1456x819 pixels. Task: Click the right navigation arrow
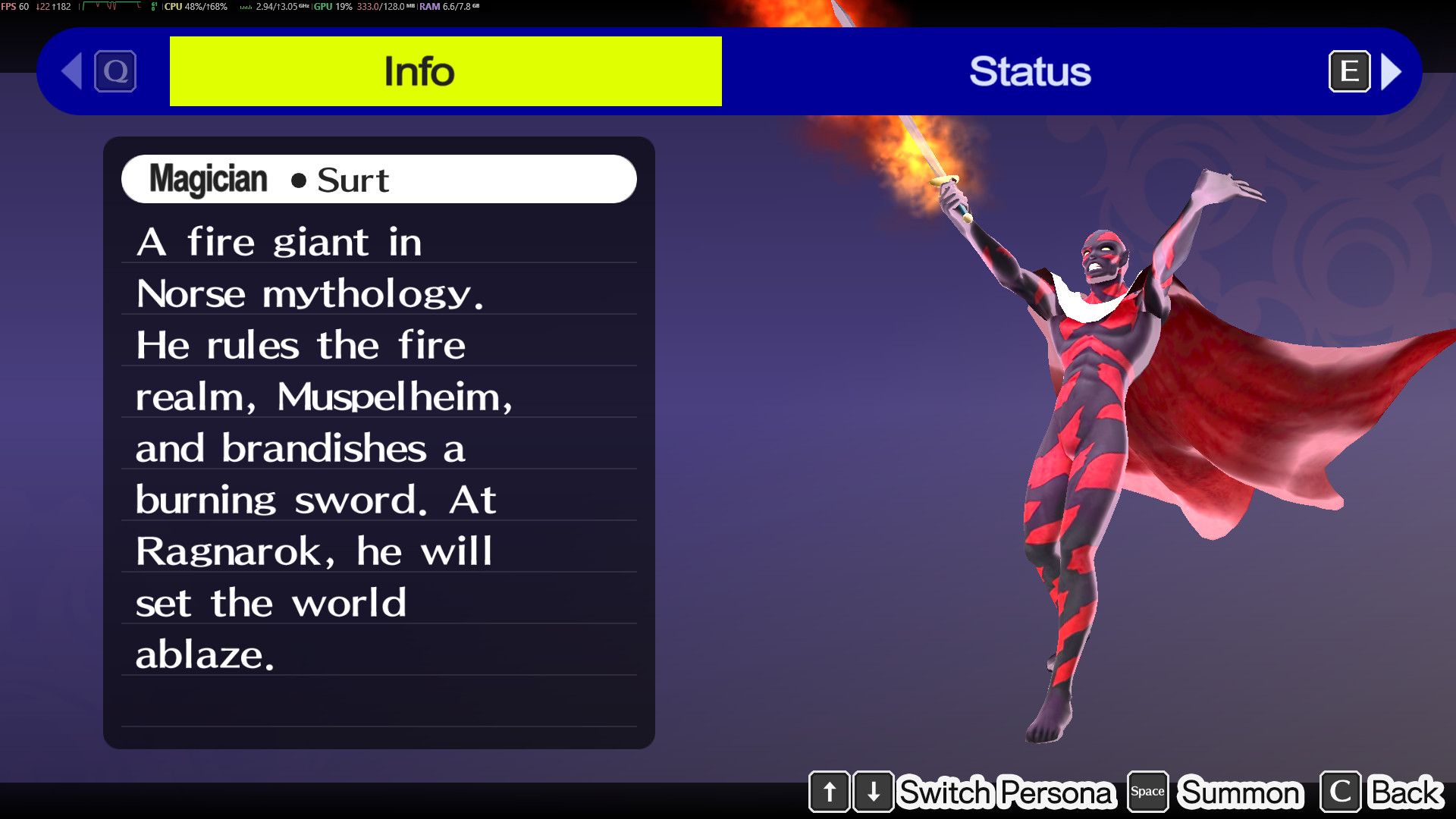pos(1392,71)
